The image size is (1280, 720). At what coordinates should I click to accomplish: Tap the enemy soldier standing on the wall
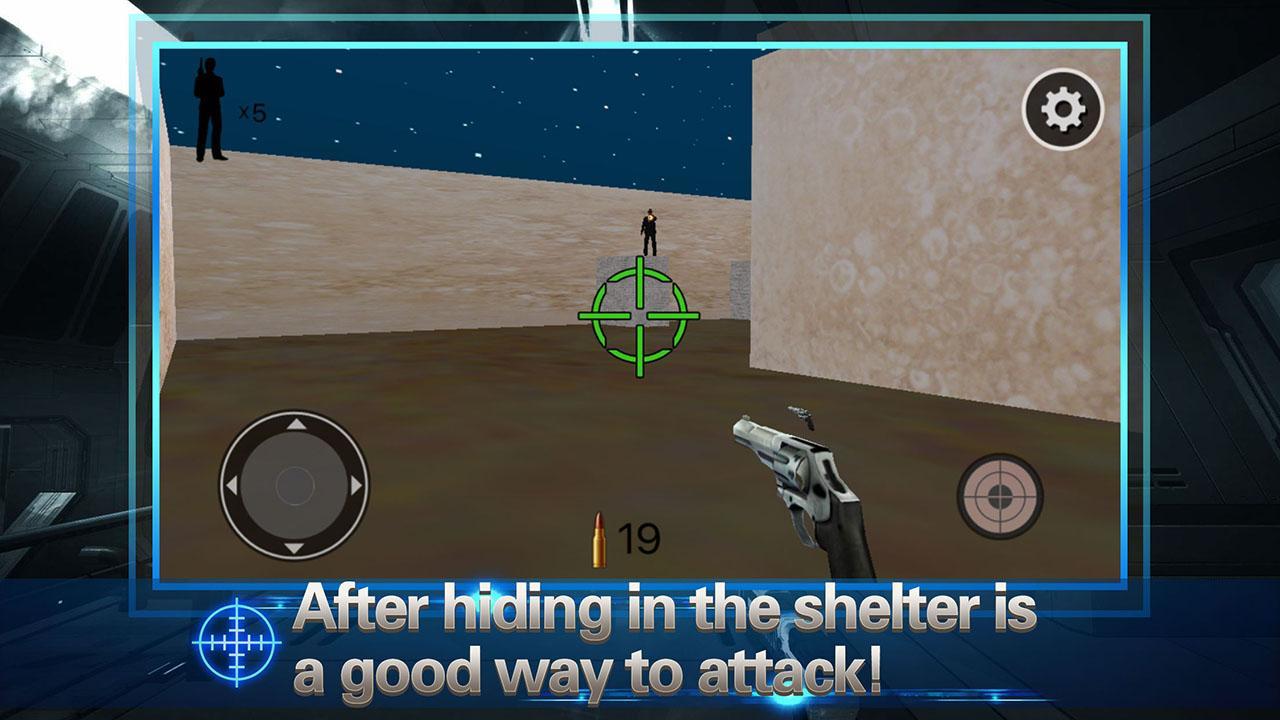pos(649,230)
